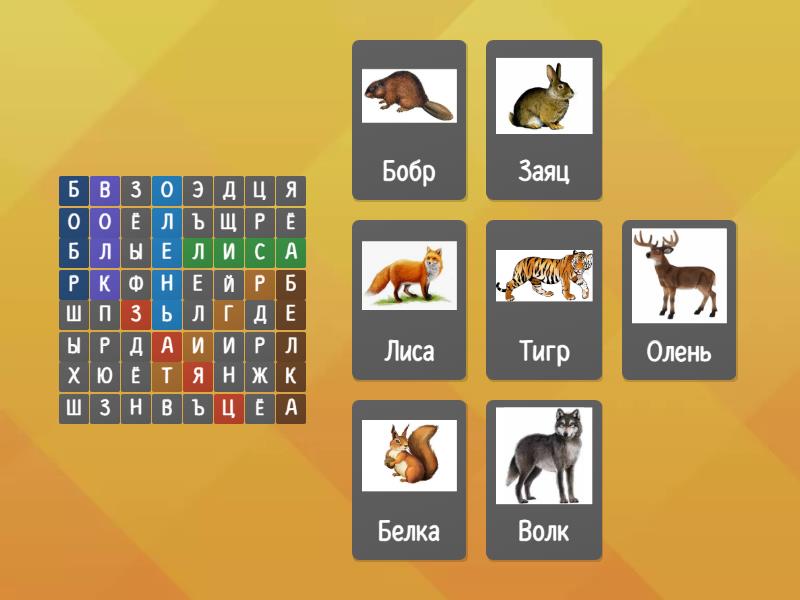Click the Волк wolf card

(544, 480)
